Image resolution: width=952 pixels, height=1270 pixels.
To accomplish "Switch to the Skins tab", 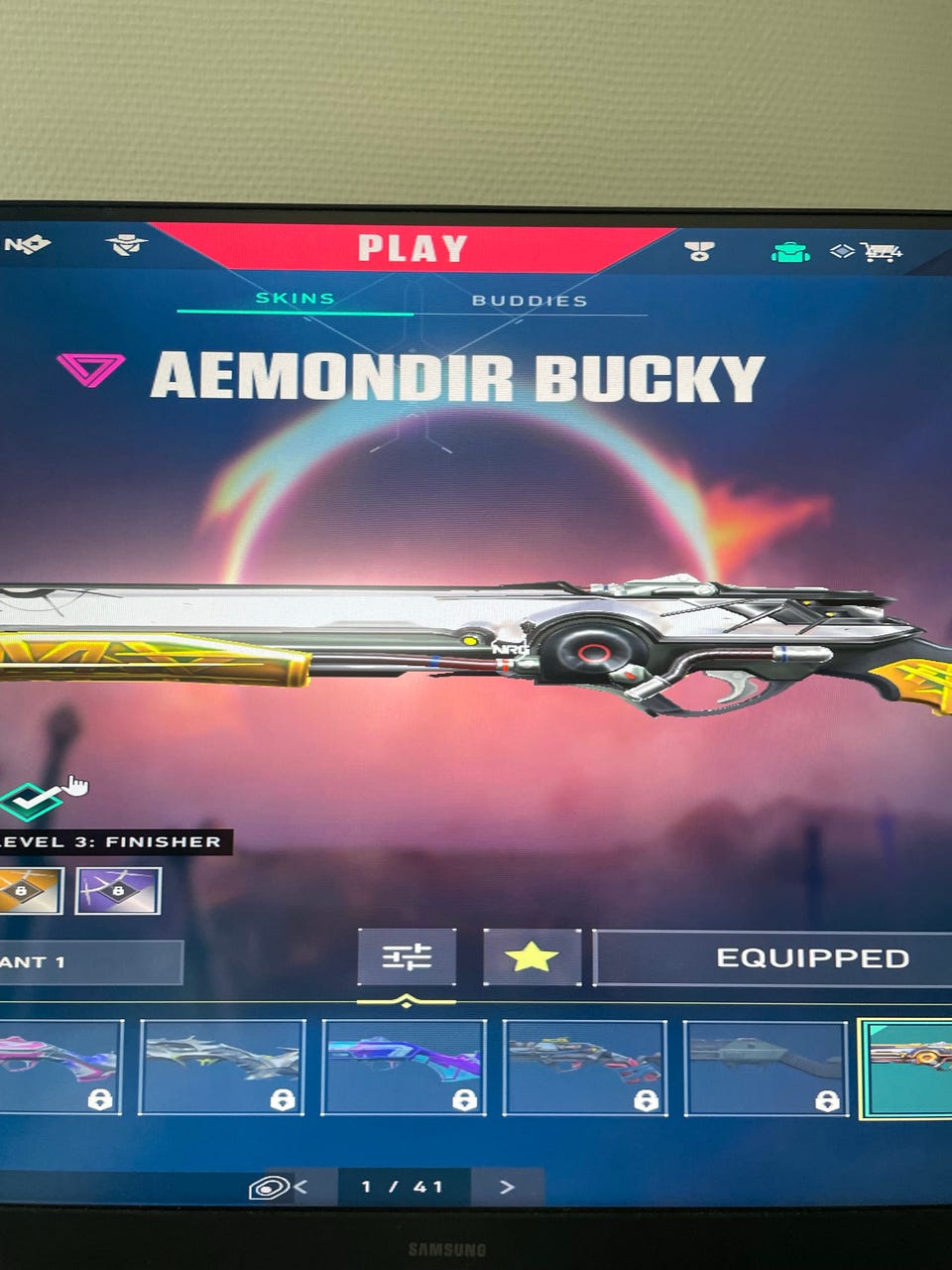I will [295, 298].
